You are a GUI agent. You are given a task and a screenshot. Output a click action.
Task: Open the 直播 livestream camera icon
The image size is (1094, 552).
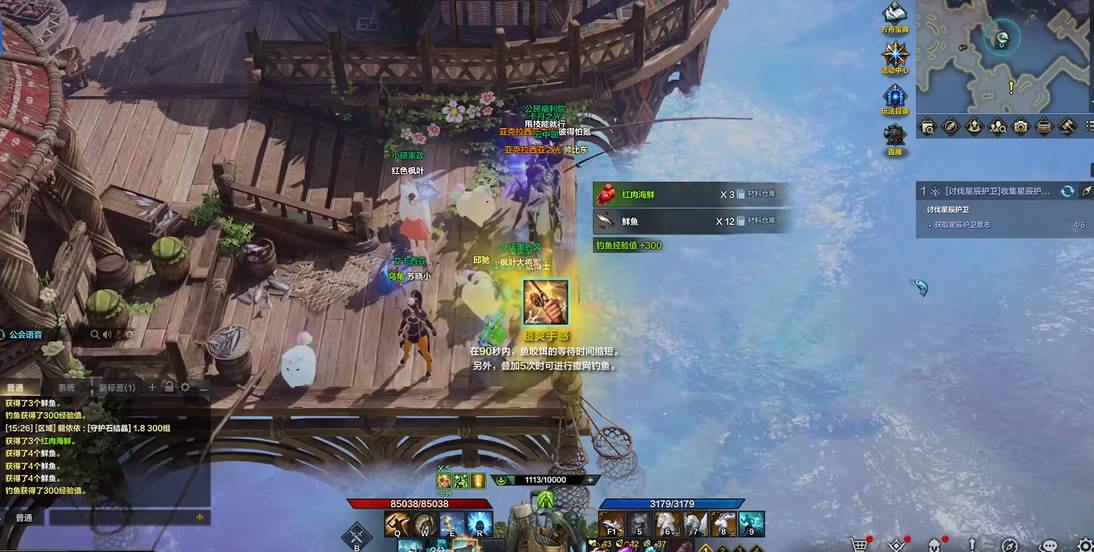pyautogui.click(x=894, y=137)
